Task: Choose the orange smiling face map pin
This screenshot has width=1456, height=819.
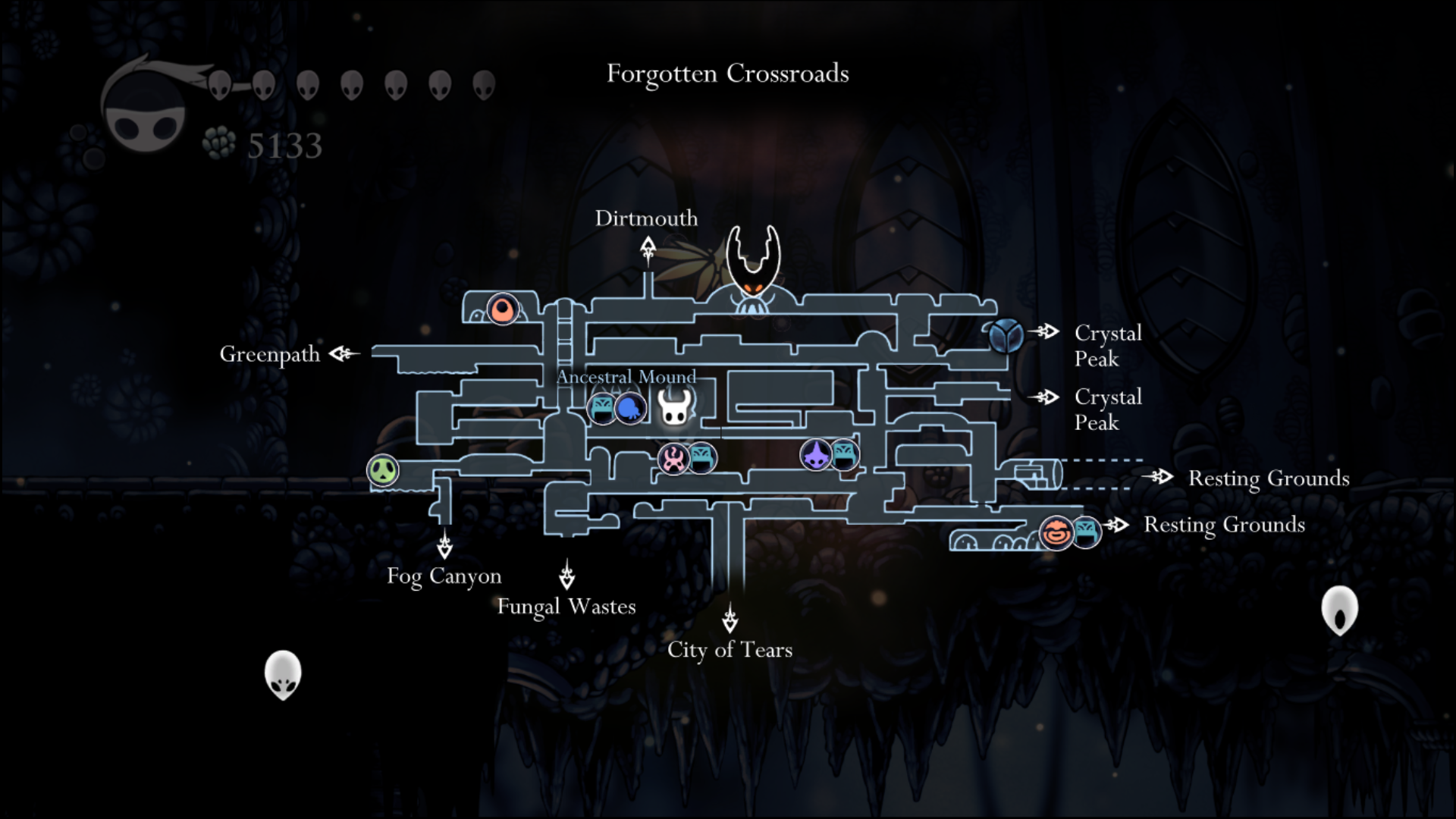Action: pyautogui.click(x=1056, y=532)
